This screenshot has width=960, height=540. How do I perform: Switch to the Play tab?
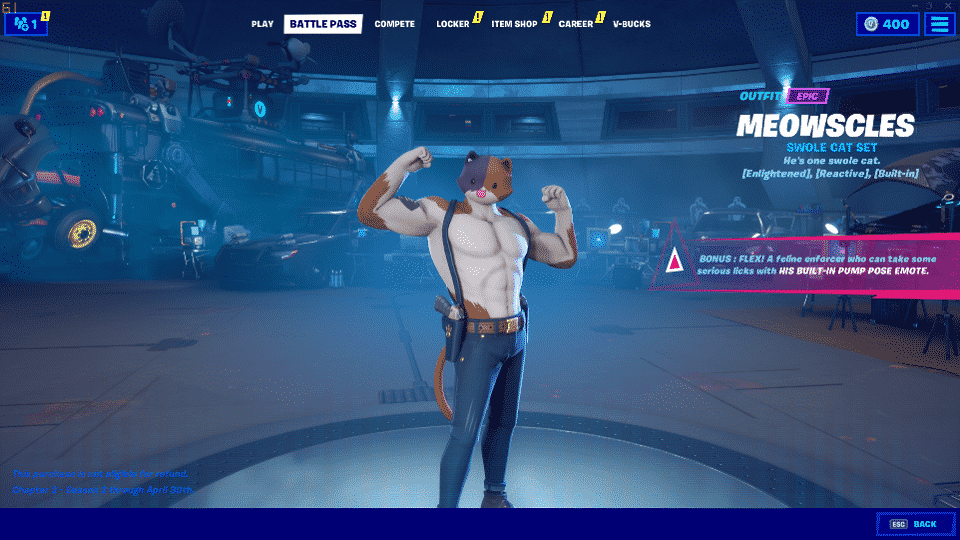click(x=262, y=24)
